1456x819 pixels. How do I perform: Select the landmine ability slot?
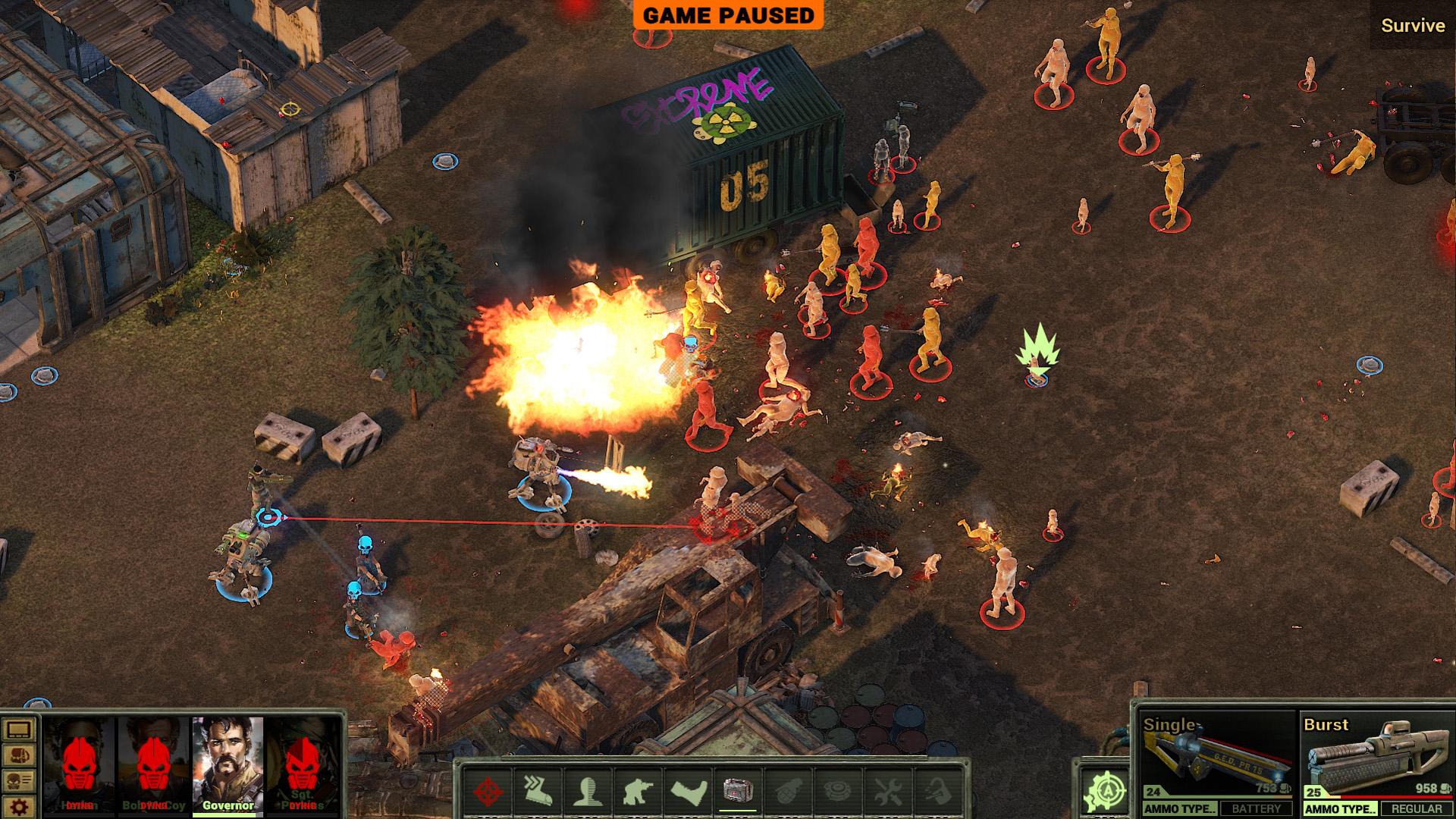(x=838, y=792)
